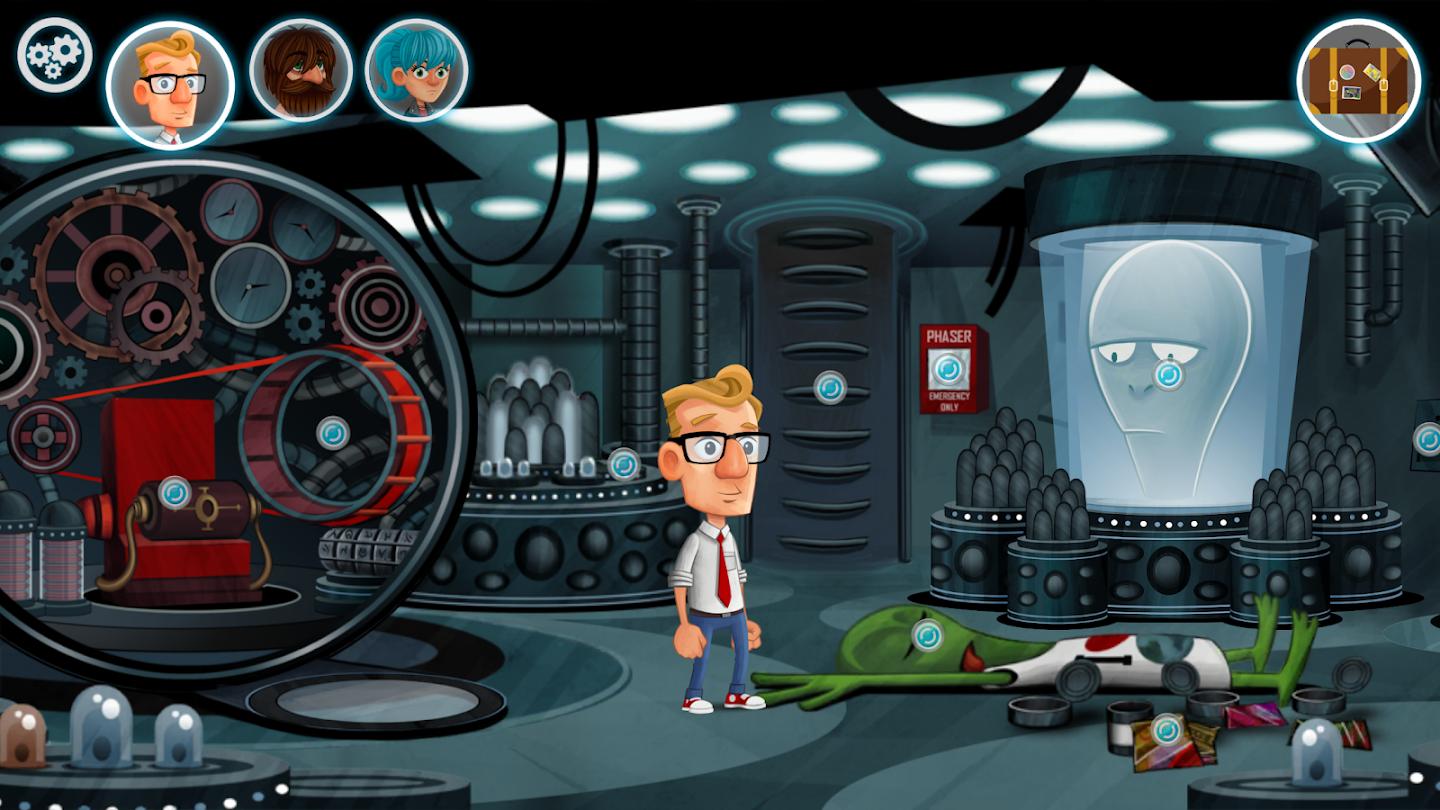This screenshot has width=1440, height=810.
Task: Activate the hotspot marker left of the man's head
Action: 624,463
